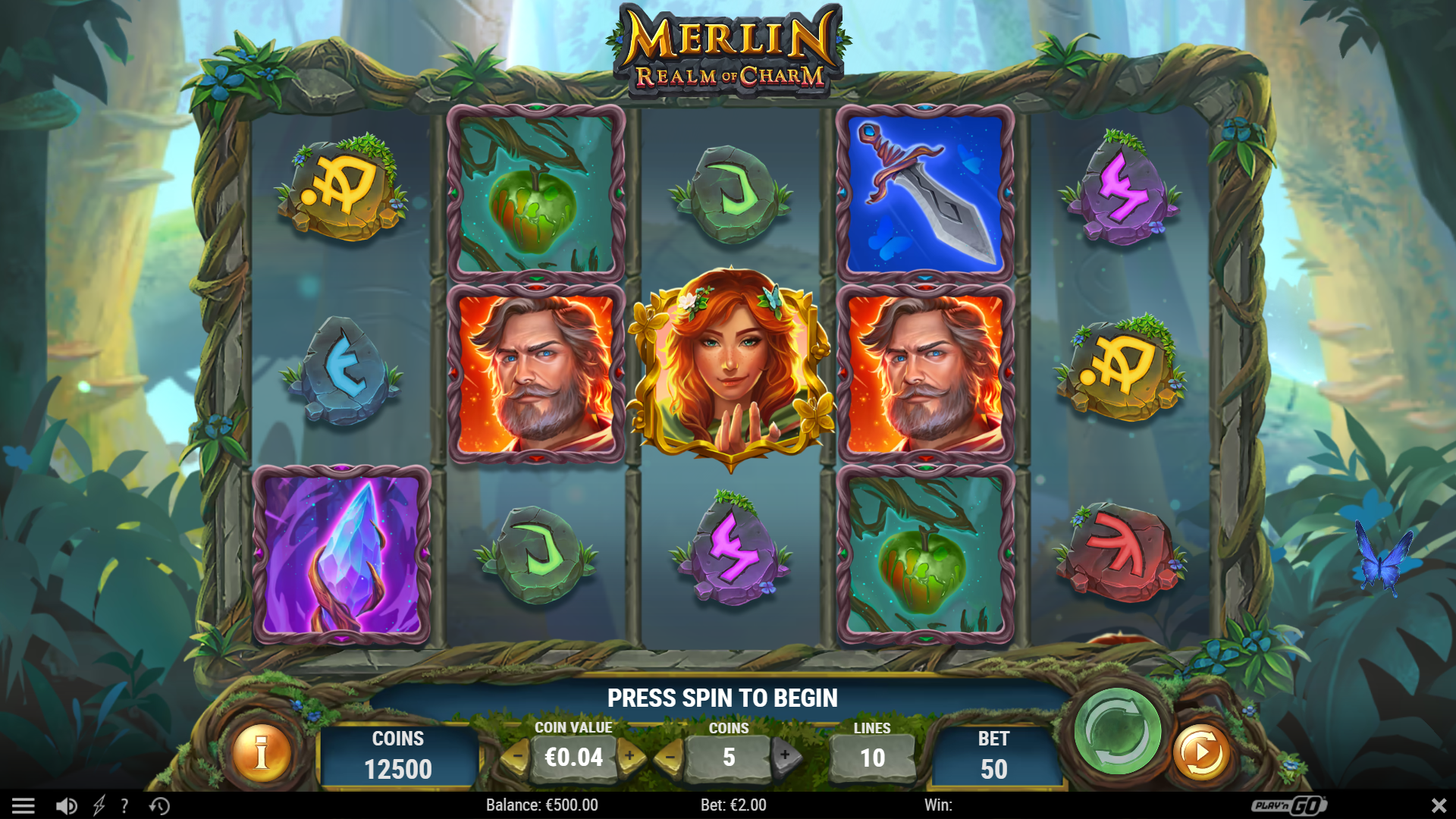The width and height of the screenshot is (1456, 819).
Task: Mute the game sound
Action: [67, 805]
